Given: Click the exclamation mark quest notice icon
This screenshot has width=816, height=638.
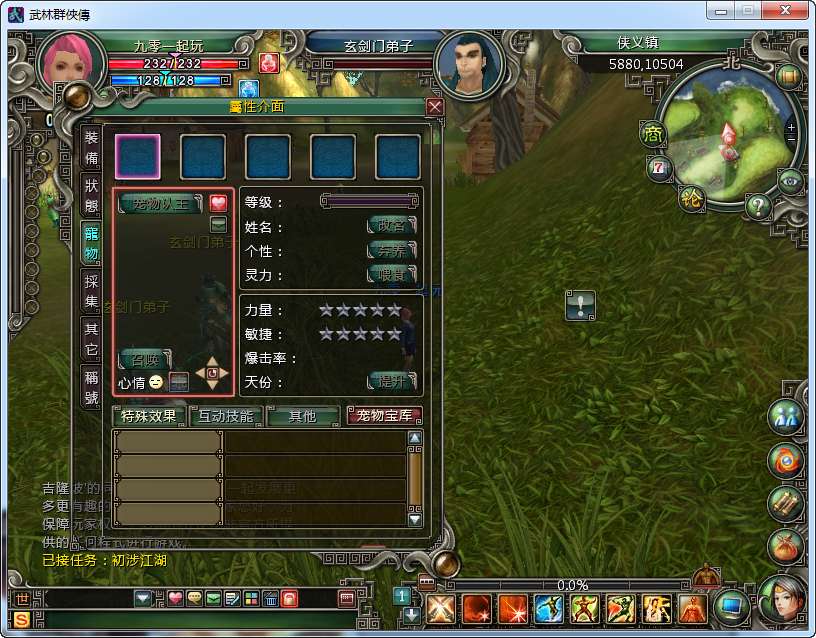Looking at the screenshot, I should (580, 305).
